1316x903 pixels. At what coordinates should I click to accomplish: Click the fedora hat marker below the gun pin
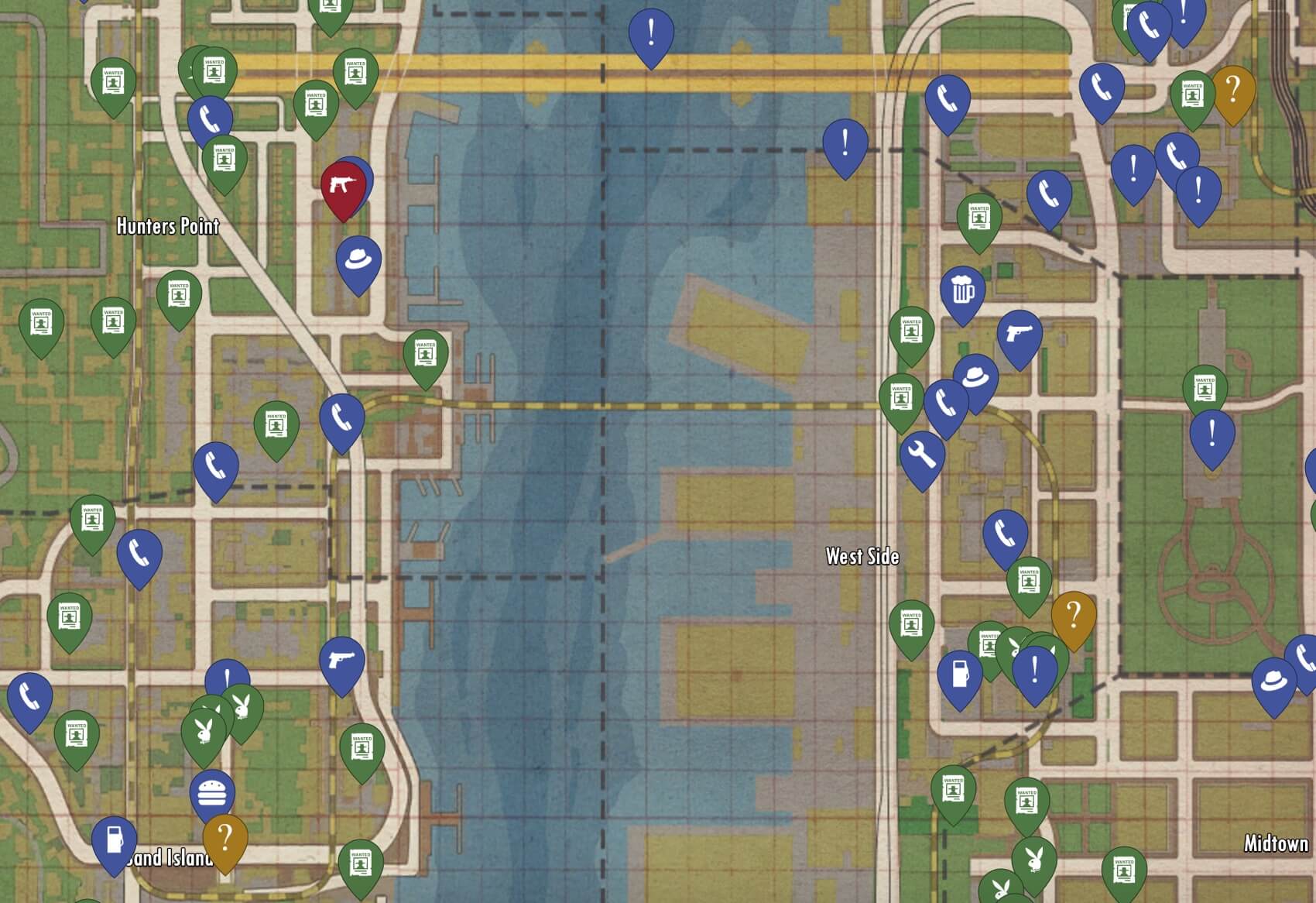pos(358,259)
